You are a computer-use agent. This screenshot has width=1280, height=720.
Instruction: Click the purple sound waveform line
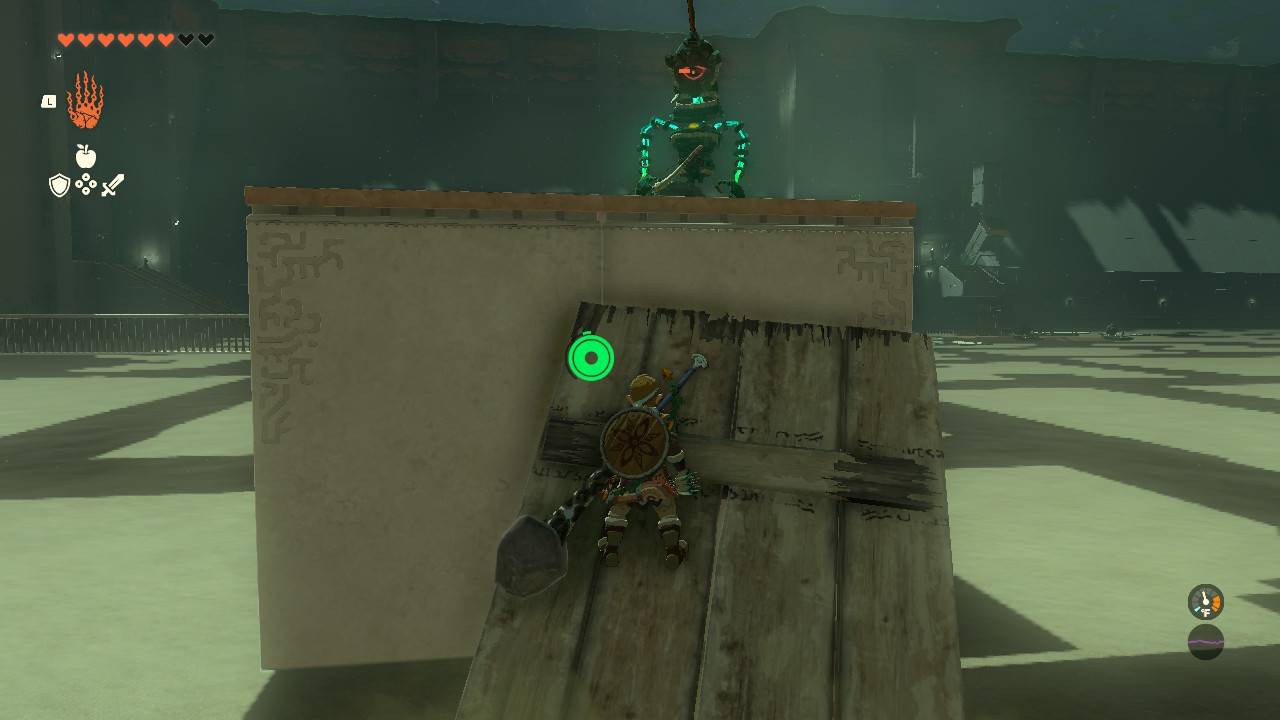(1205, 642)
